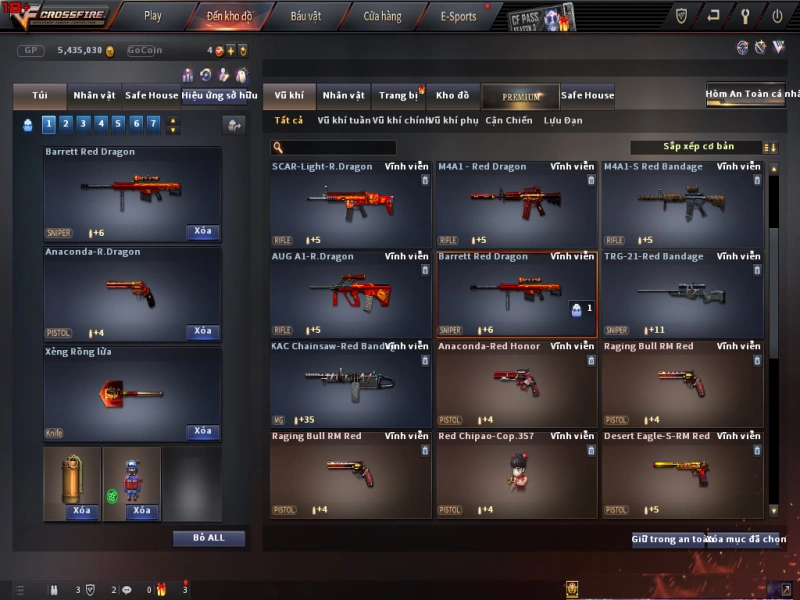The height and width of the screenshot is (600, 800).
Task: Select the SCAR-Light-R.Dragon rifle
Action: (350, 204)
